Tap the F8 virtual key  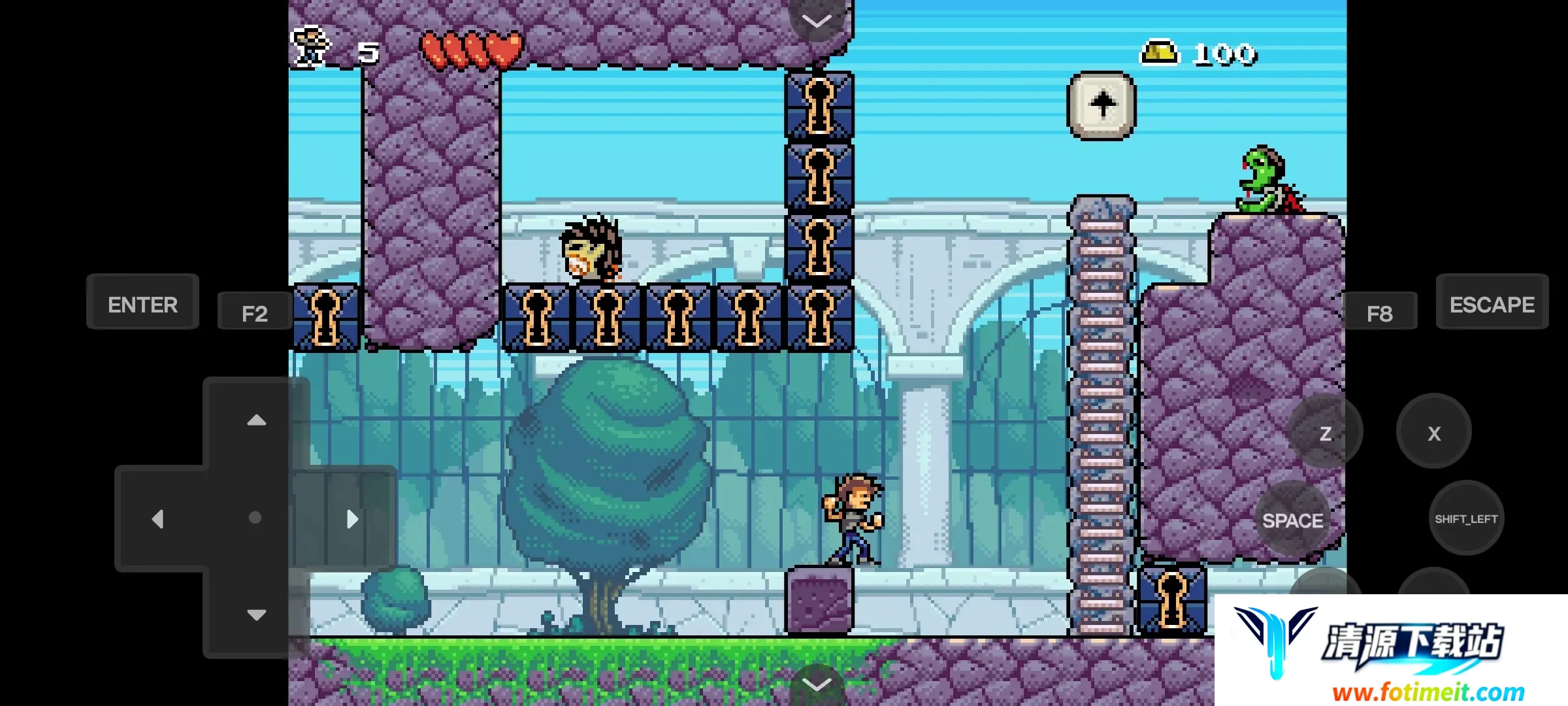(x=1379, y=313)
